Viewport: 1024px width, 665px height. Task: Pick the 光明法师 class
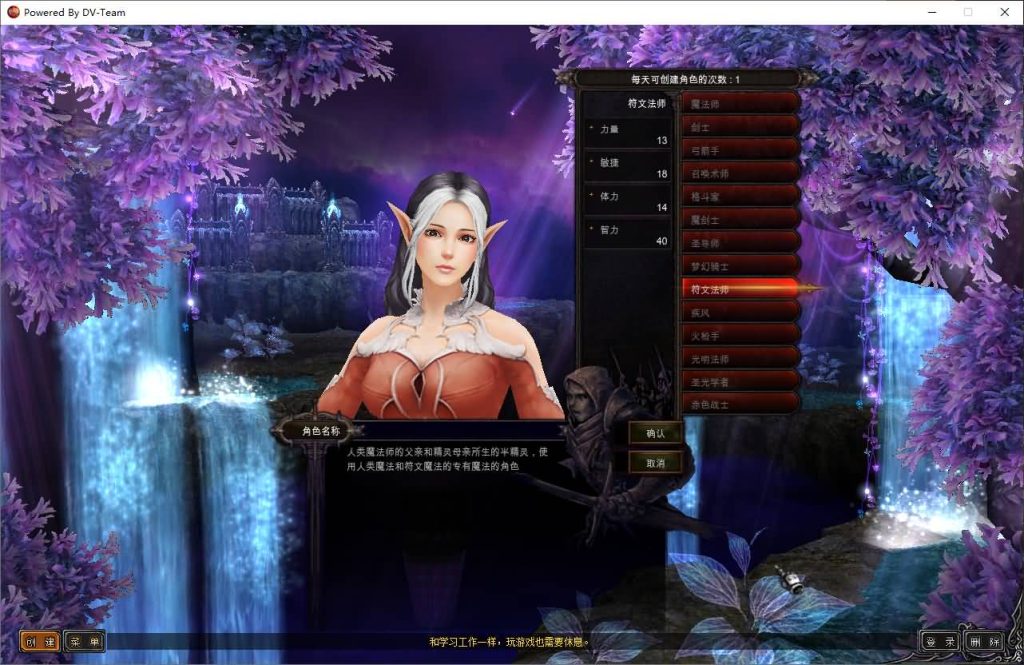740,358
